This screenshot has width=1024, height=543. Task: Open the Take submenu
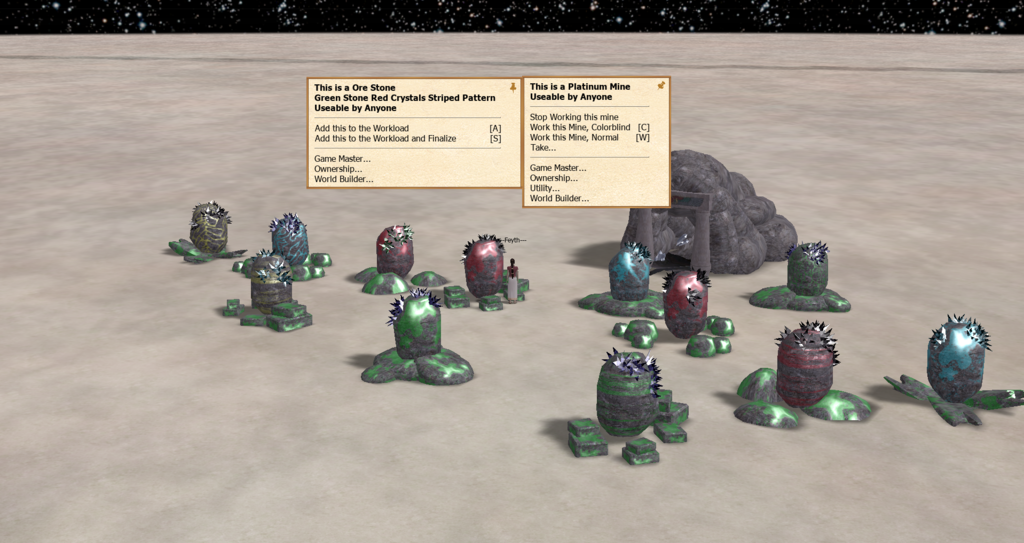click(543, 147)
